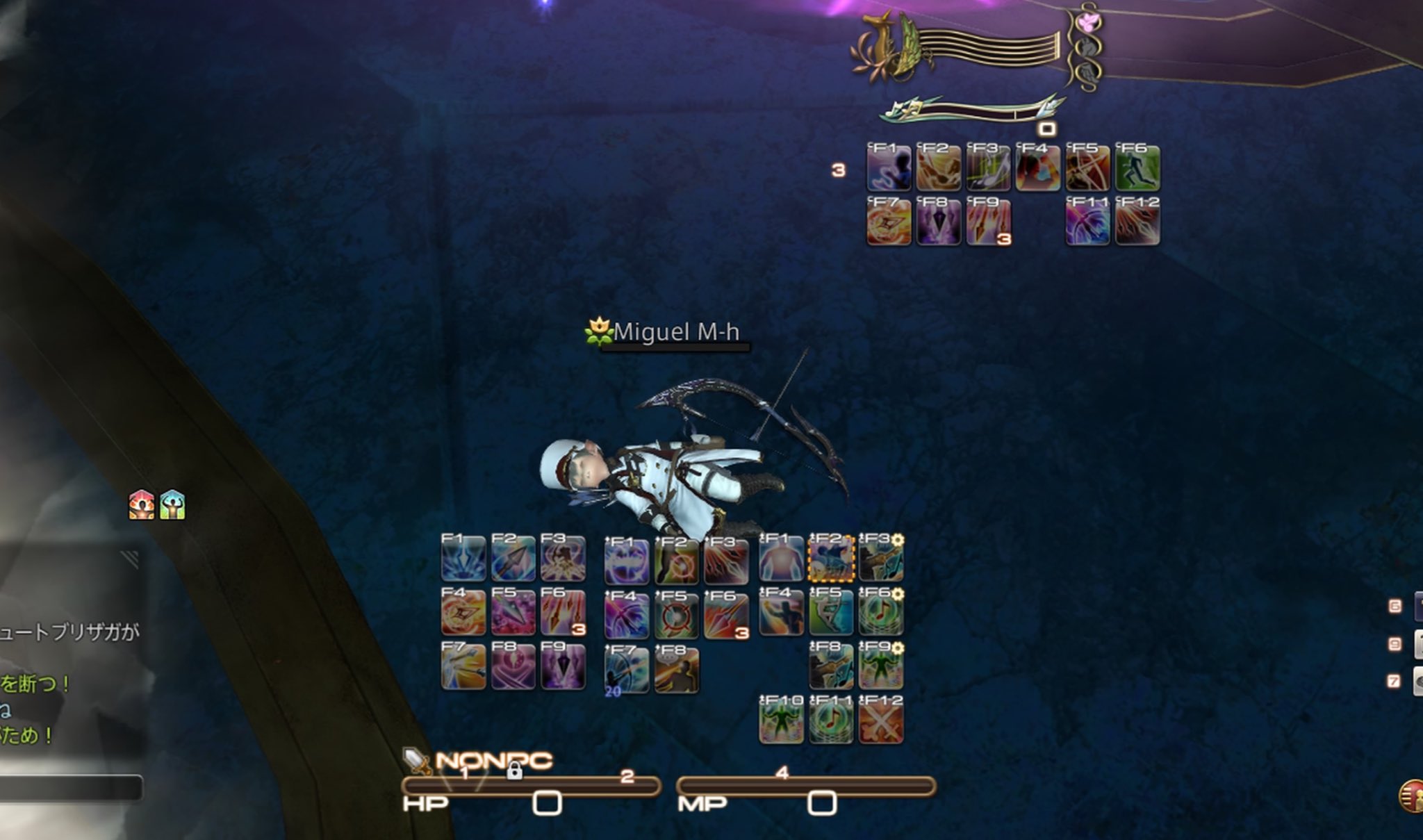1423x840 pixels.
Task: Use the blue downward burst skill
Action: (x=463, y=559)
